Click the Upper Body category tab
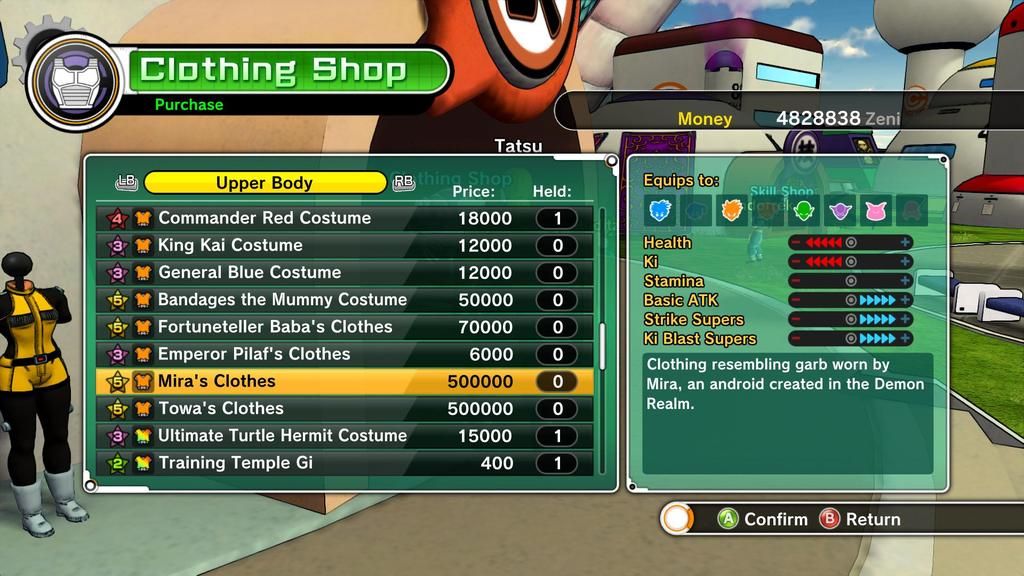The image size is (1024, 576). 265,183
